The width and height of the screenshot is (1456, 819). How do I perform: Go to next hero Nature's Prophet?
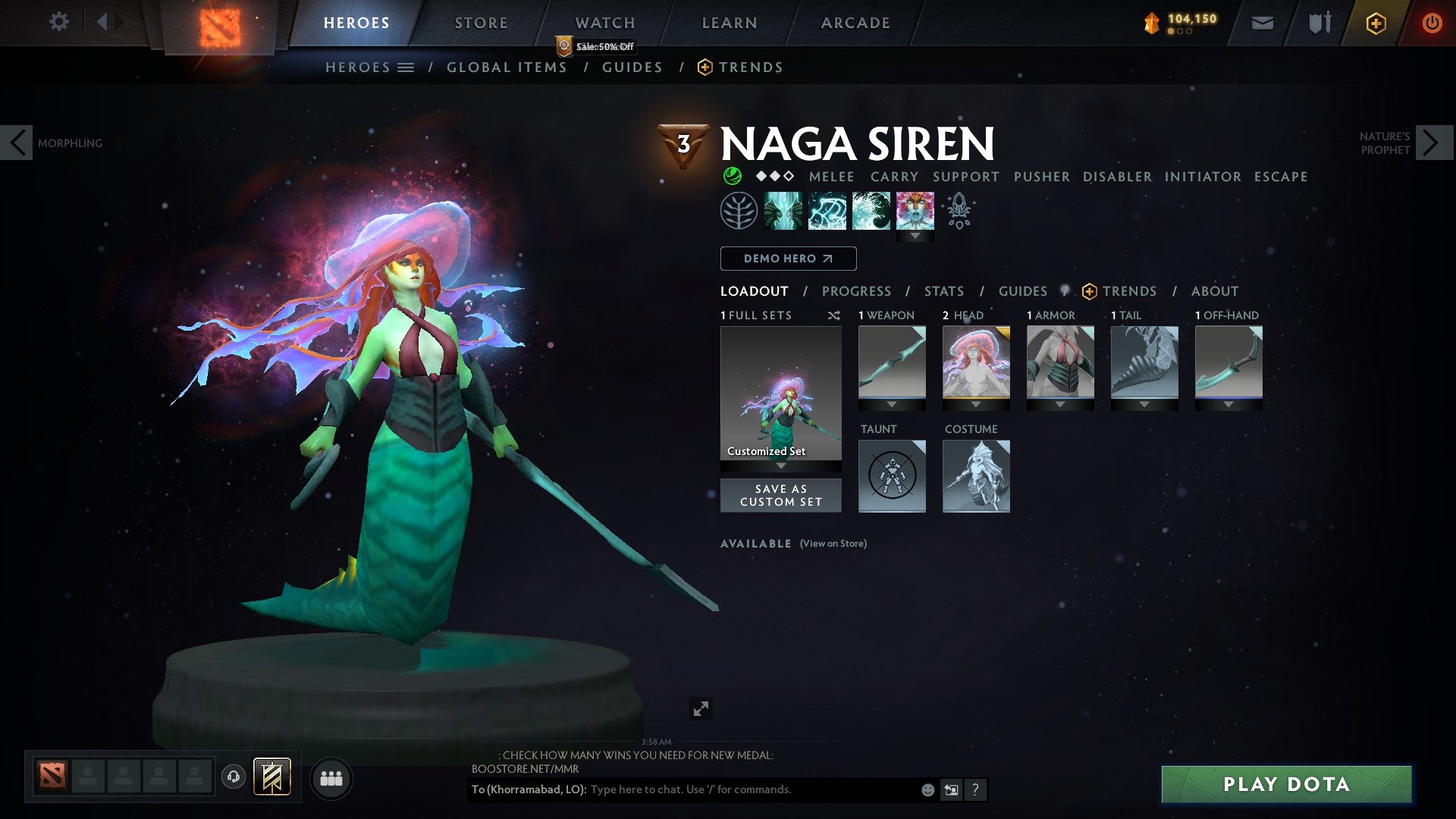click(x=1432, y=143)
